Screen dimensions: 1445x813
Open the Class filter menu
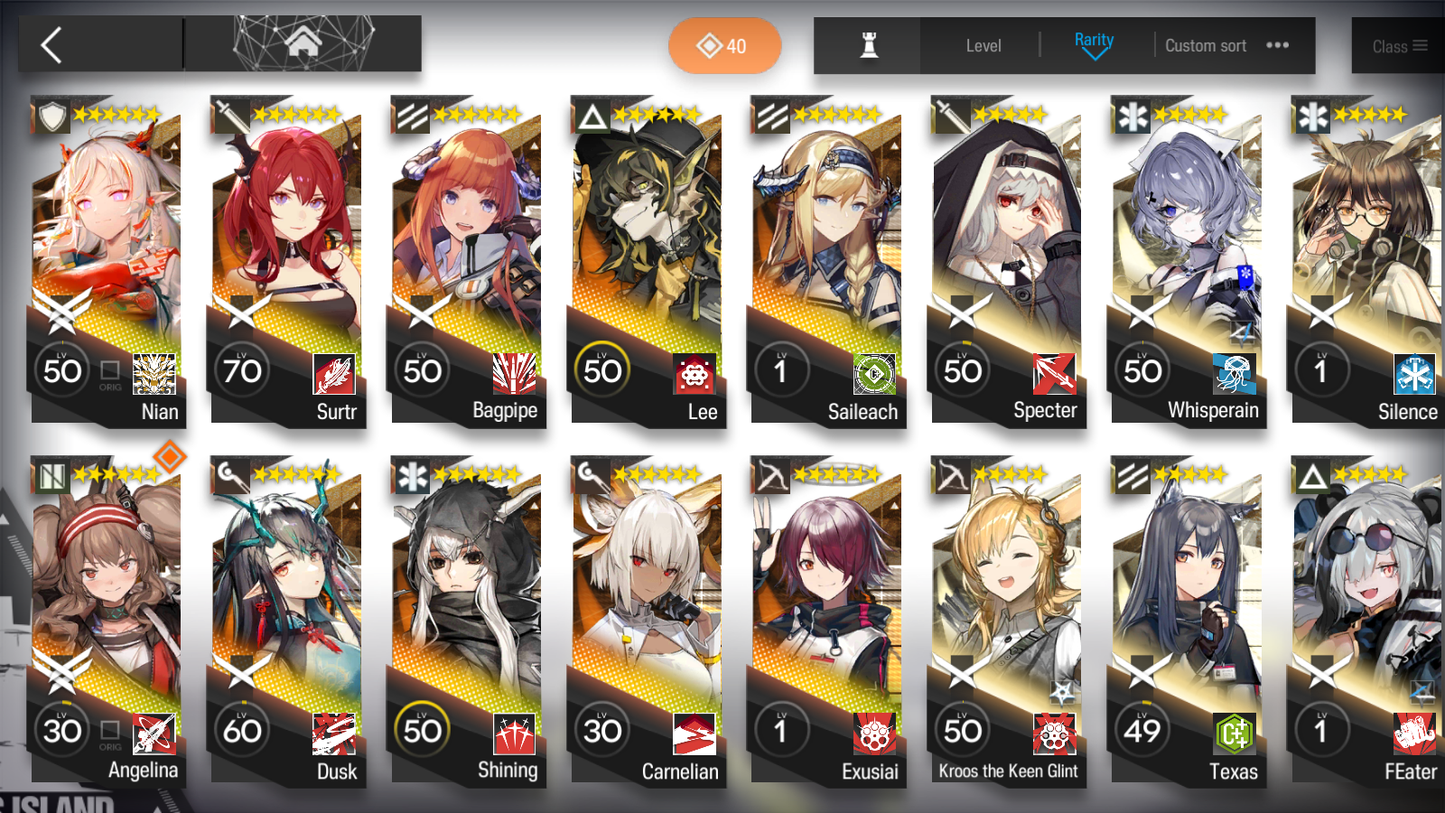point(1398,46)
